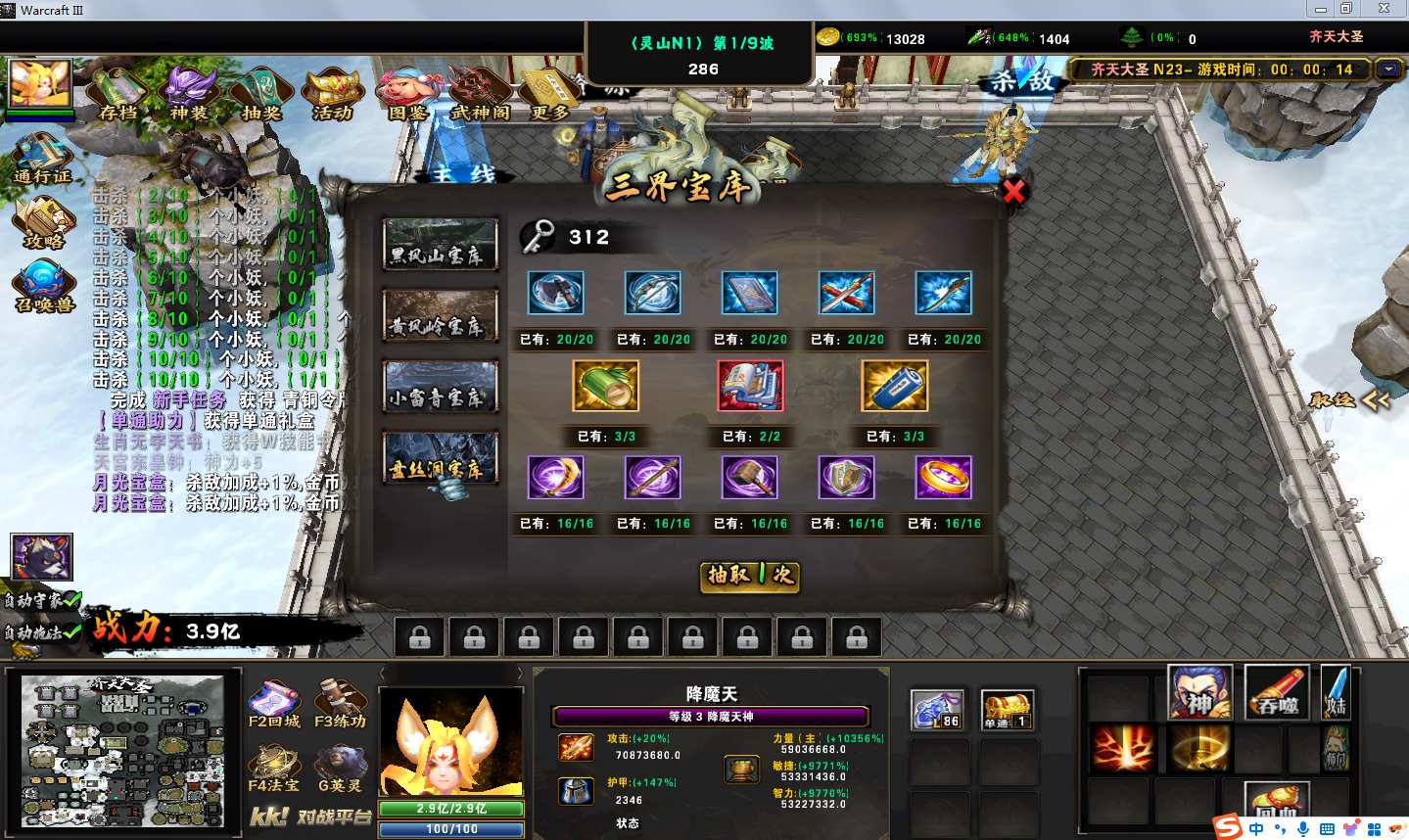Click F2回城 return to town
Image resolution: width=1409 pixels, height=840 pixels.
[x=274, y=706]
